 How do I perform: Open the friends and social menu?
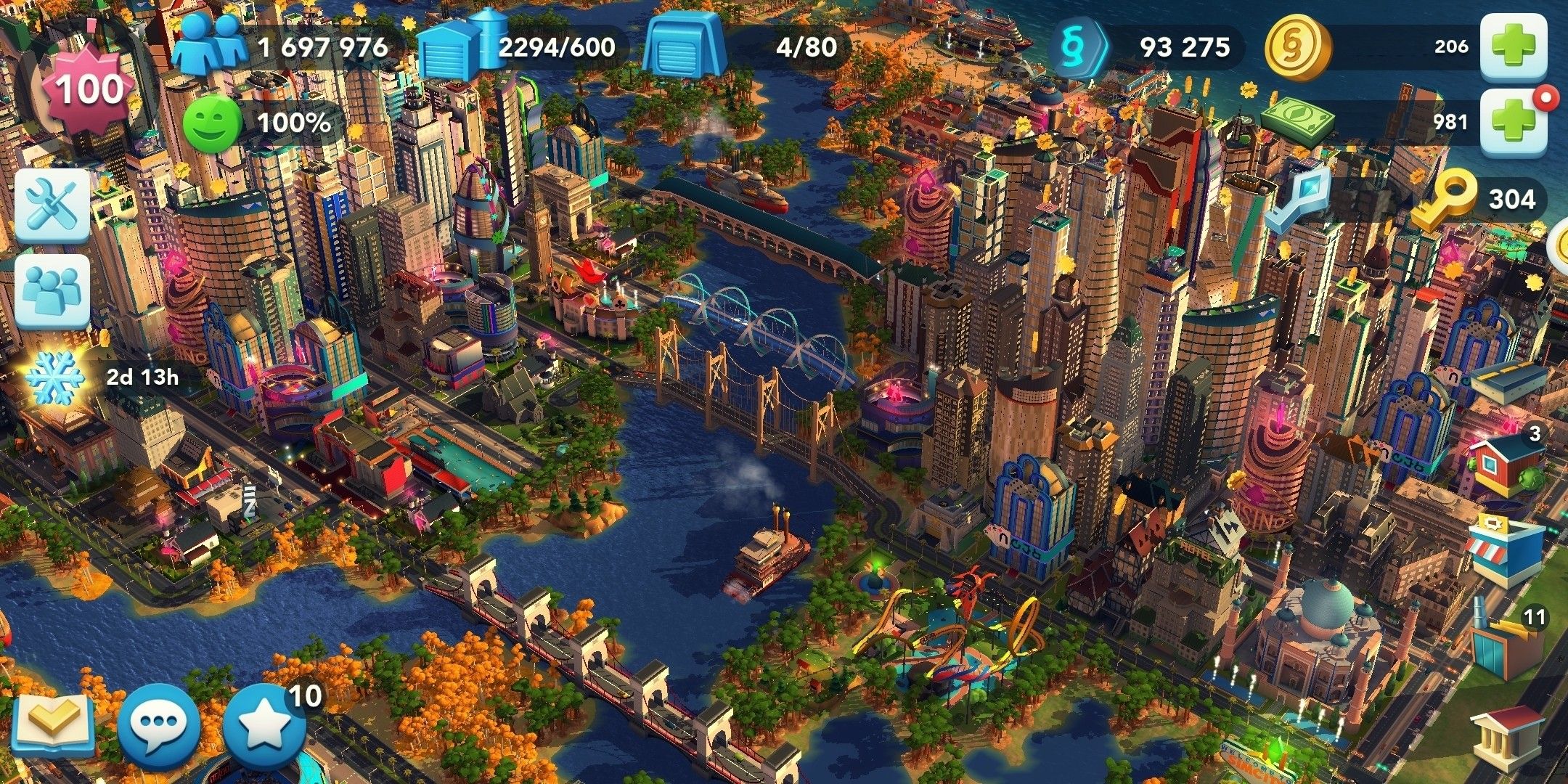[52, 290]
